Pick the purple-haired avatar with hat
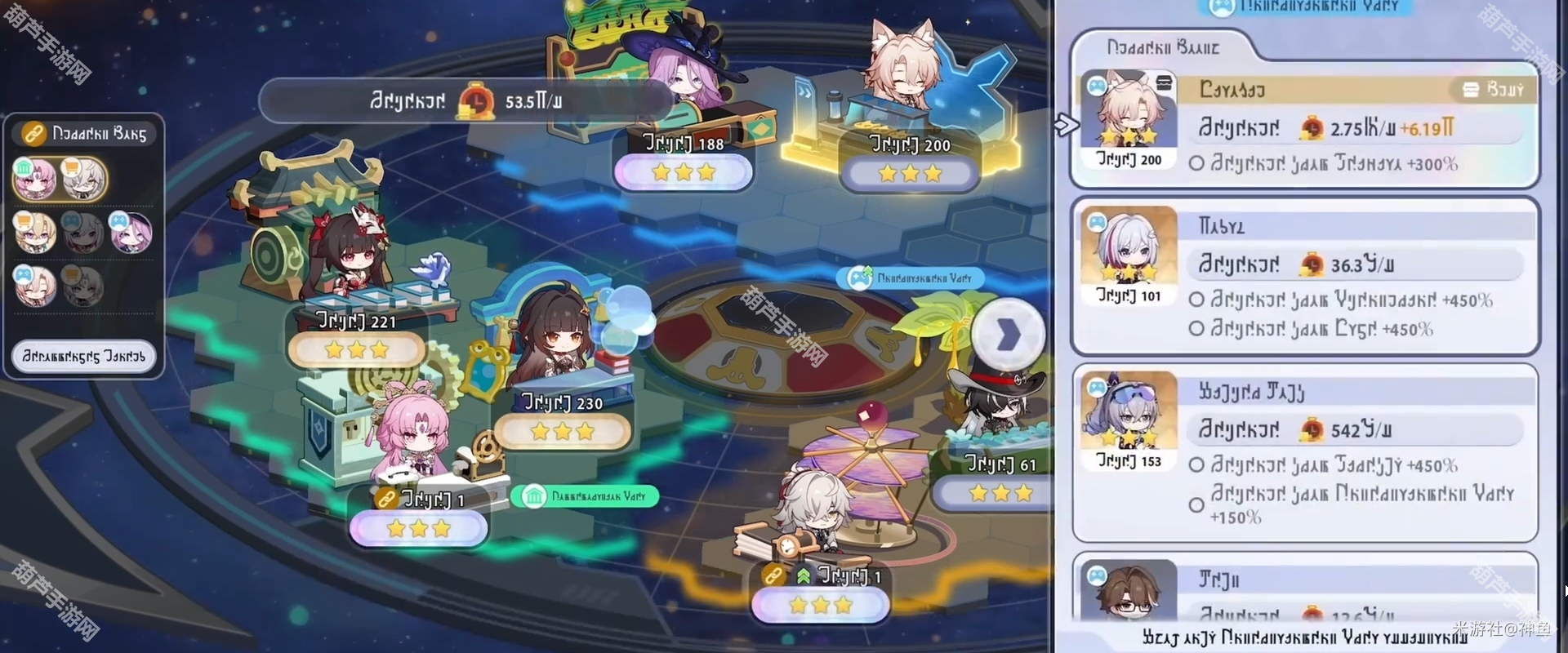The image size is (1568, 653). point(131,233)
